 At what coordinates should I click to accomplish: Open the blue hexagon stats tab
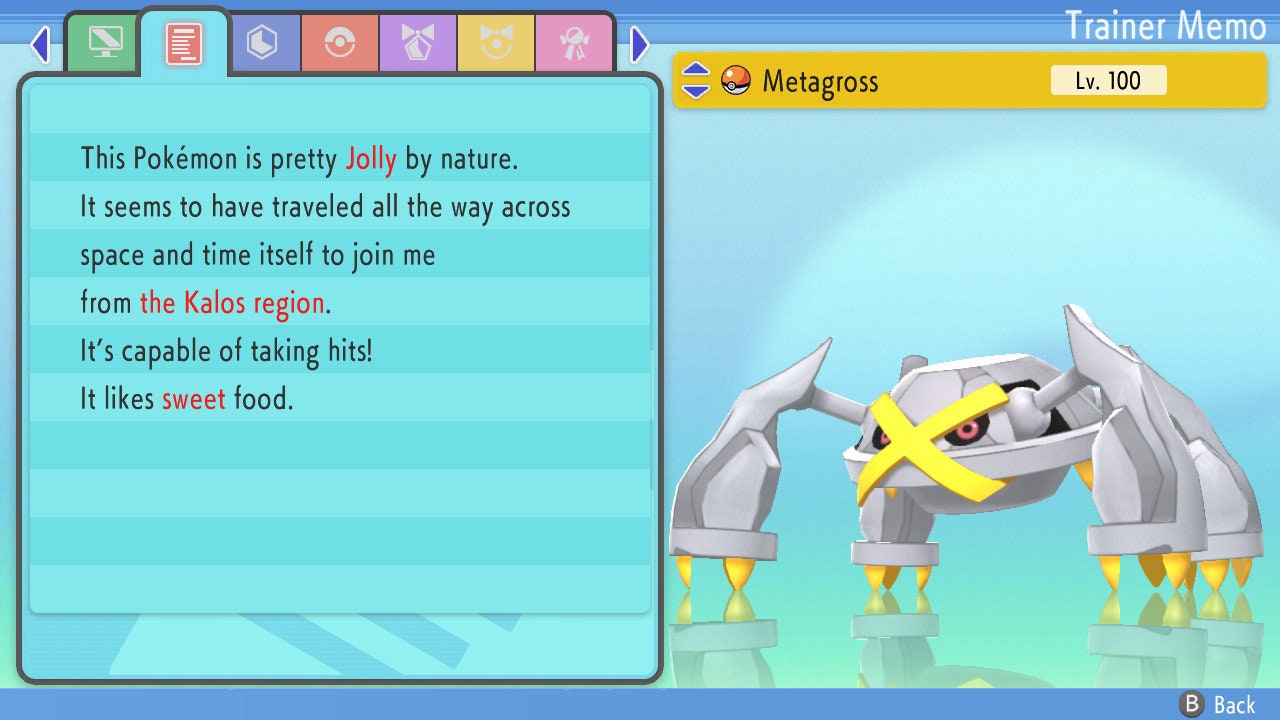point(262,43)
